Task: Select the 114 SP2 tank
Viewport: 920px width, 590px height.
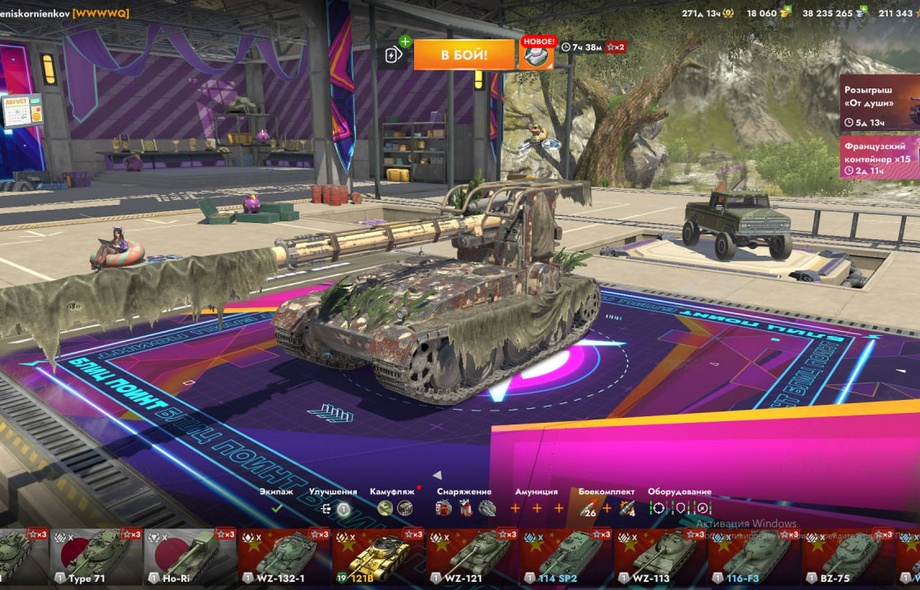Action: pos(563,557)
